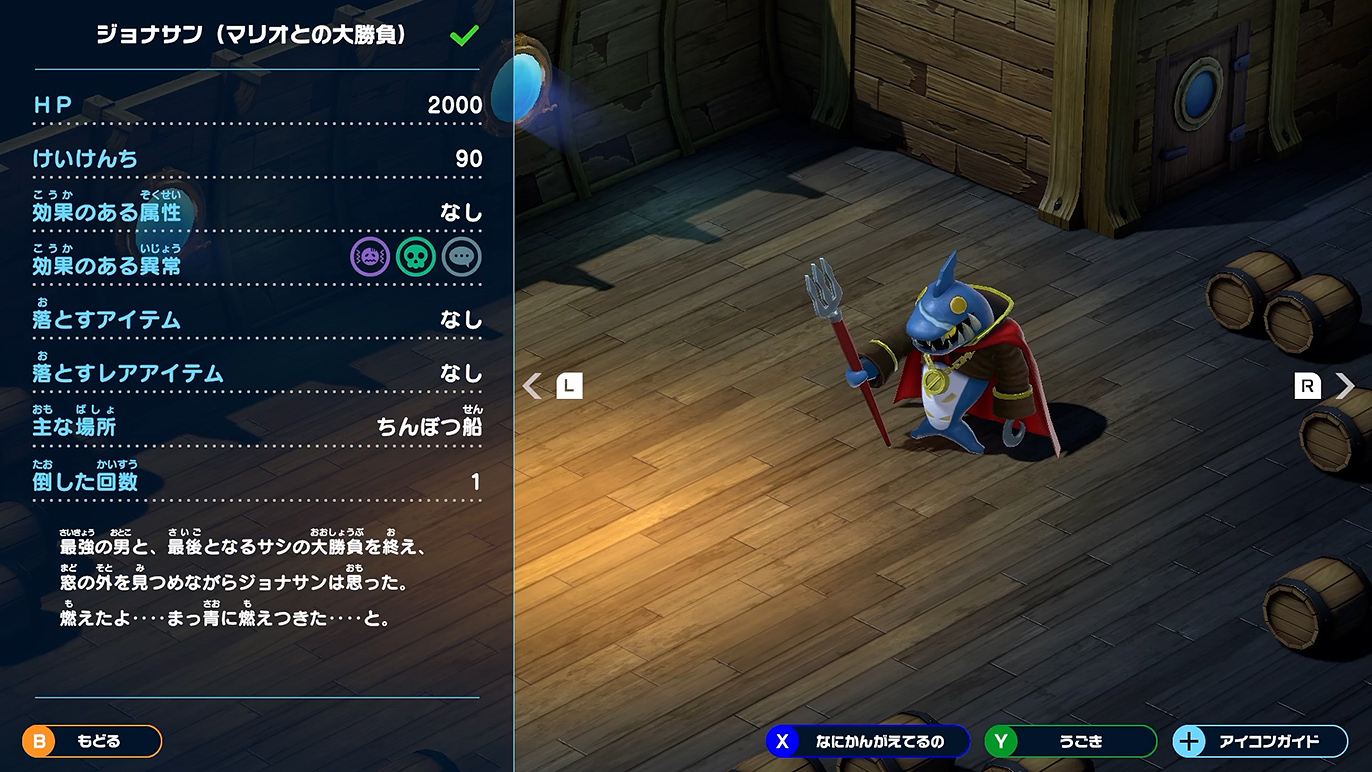
Task: Show previous monster with left arrow
Action: (533, 386)
